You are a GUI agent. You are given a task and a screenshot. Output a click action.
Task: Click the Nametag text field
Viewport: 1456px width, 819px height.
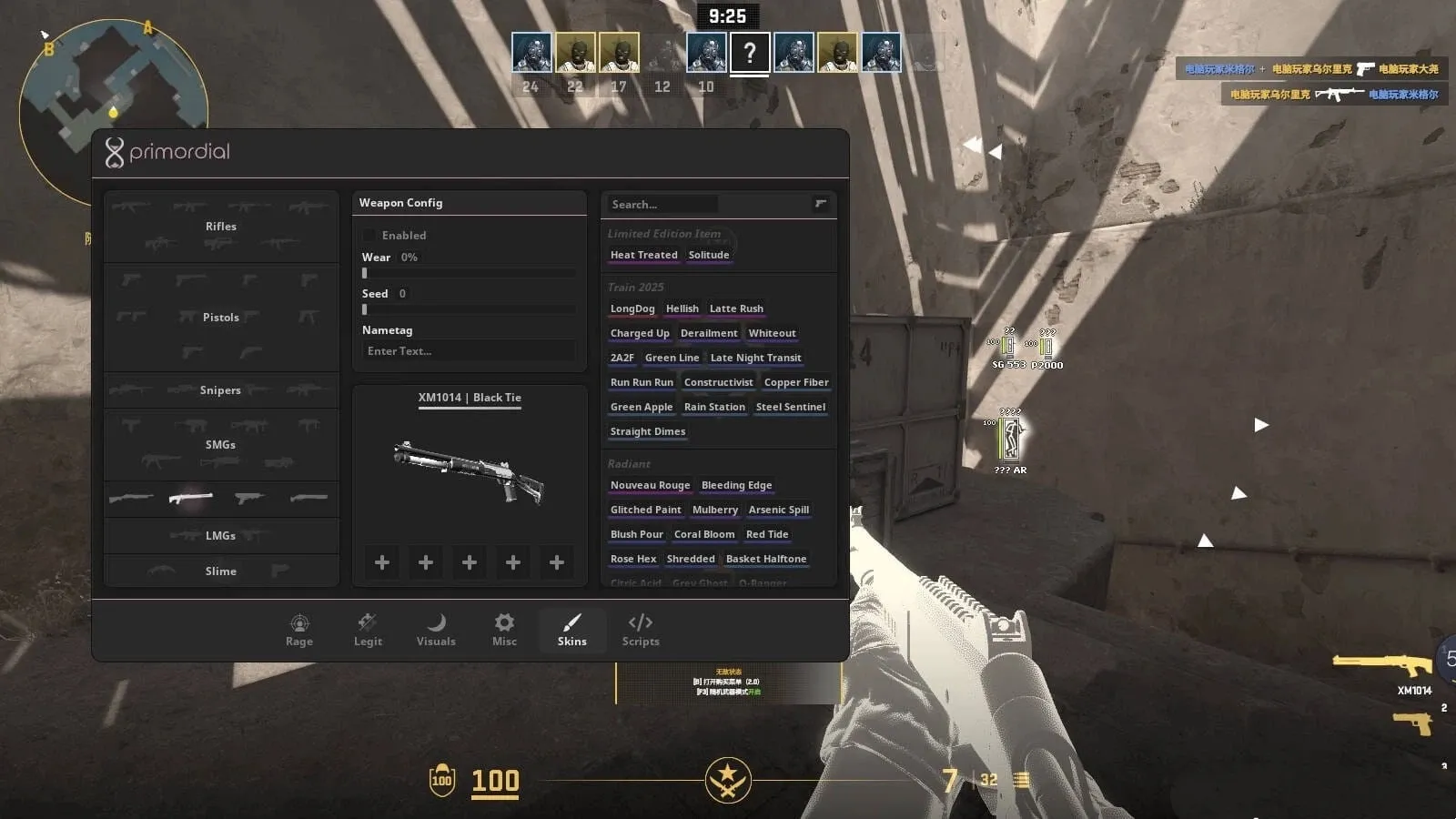[x=469, y=351]
